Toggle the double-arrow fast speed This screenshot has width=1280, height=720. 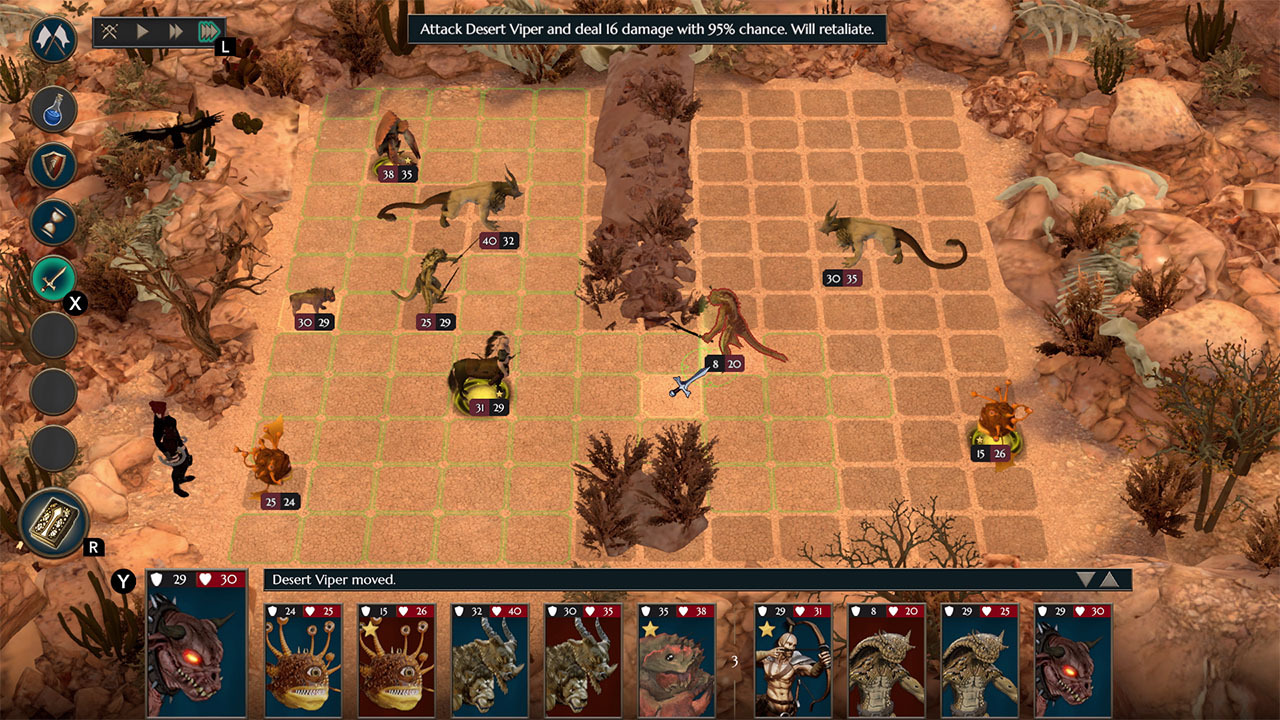coord(174,30)
